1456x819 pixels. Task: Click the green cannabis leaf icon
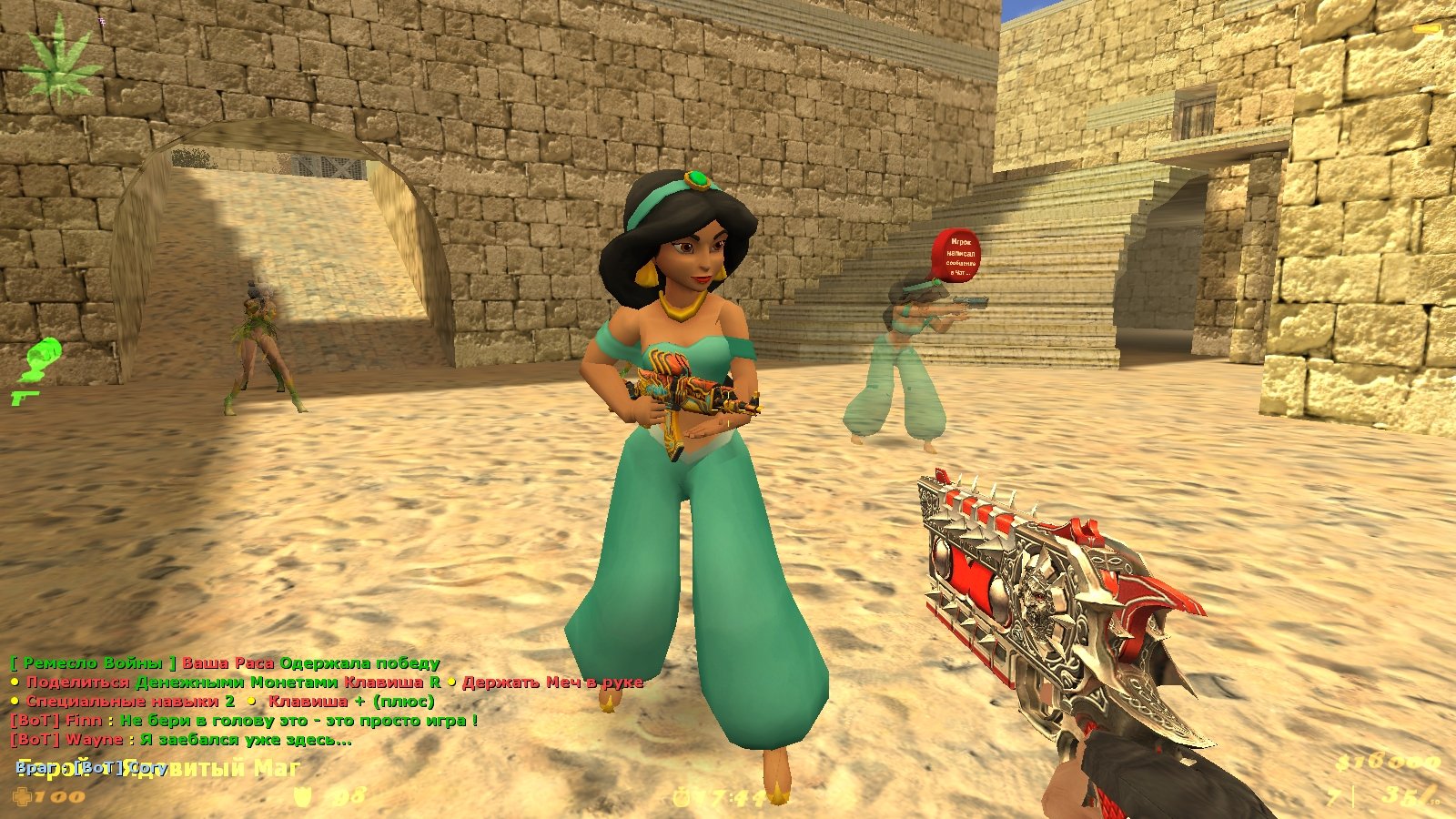pyautogui.click(x=61, y=66)
